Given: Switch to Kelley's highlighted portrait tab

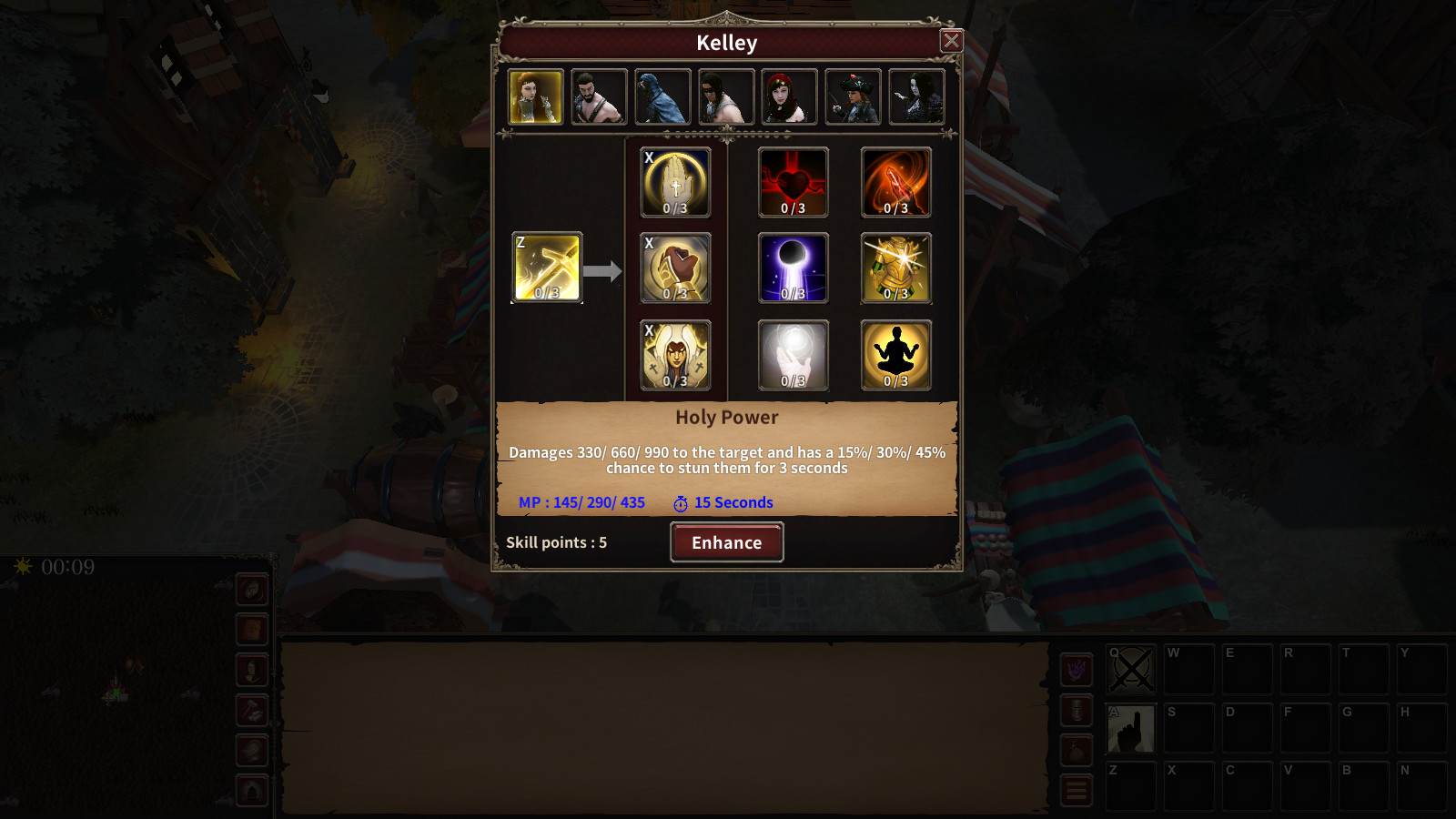Looking at the screenshot, I should pos(534,96).
